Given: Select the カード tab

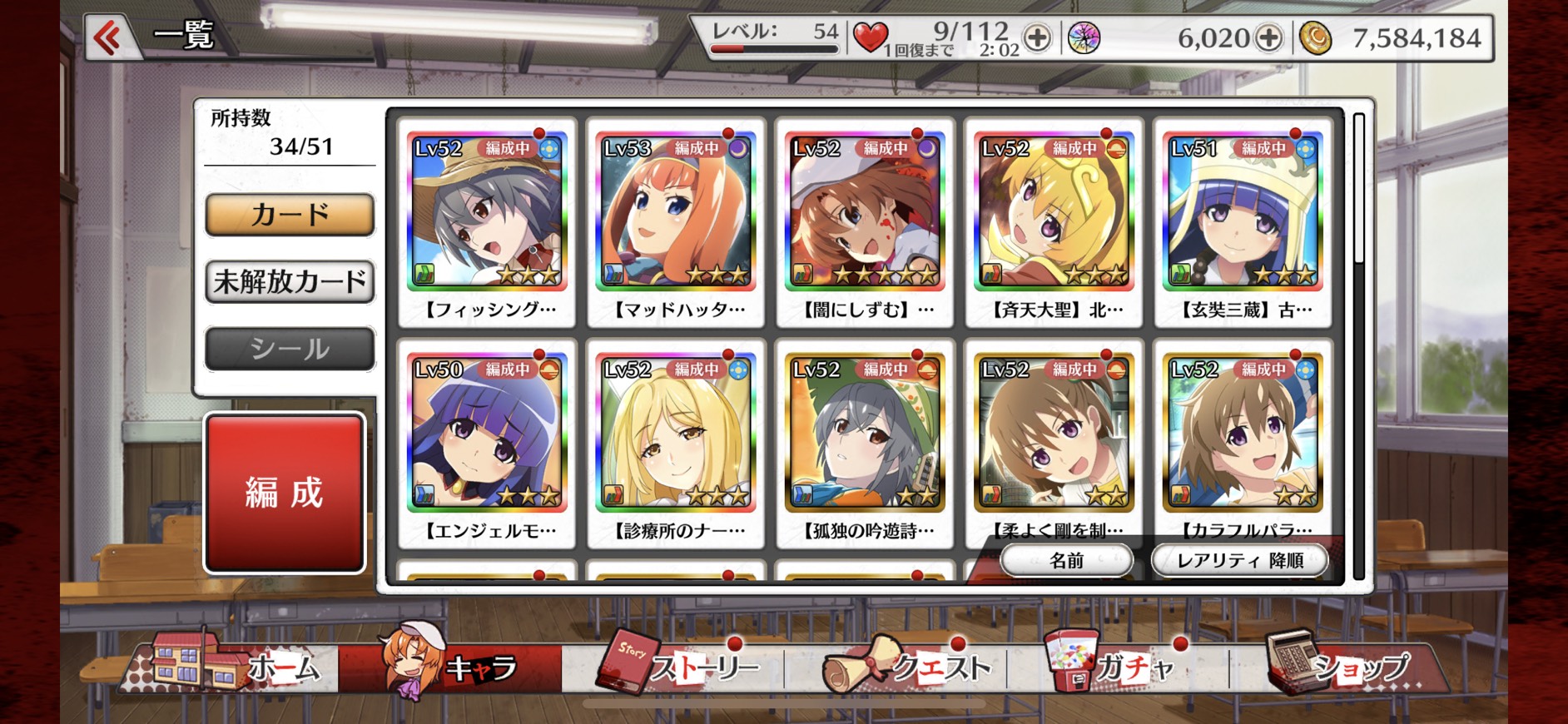Looking at the screenshot, I should 290,215.
